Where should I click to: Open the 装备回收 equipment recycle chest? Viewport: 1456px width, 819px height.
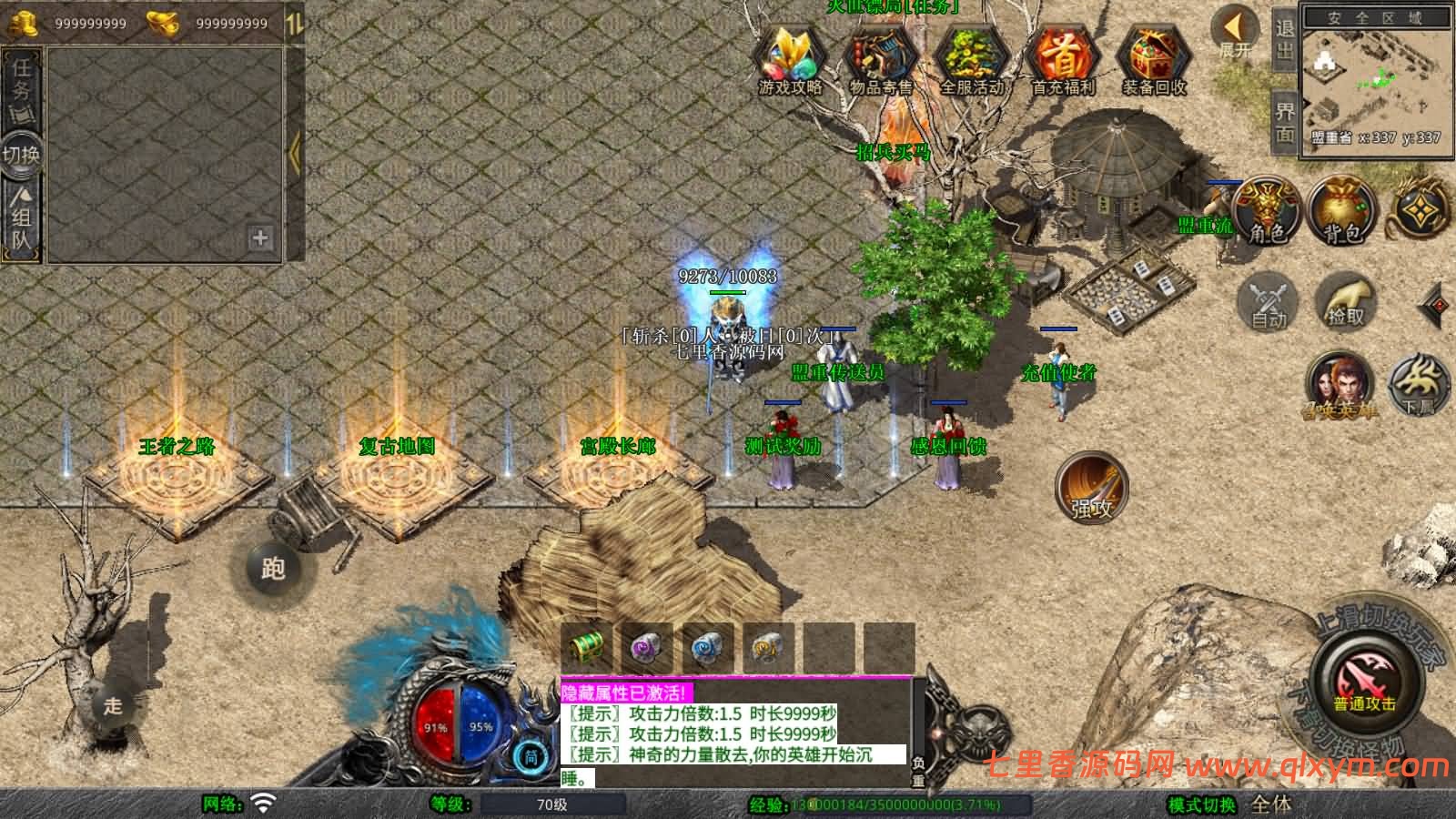click(x=1153, y=58)
